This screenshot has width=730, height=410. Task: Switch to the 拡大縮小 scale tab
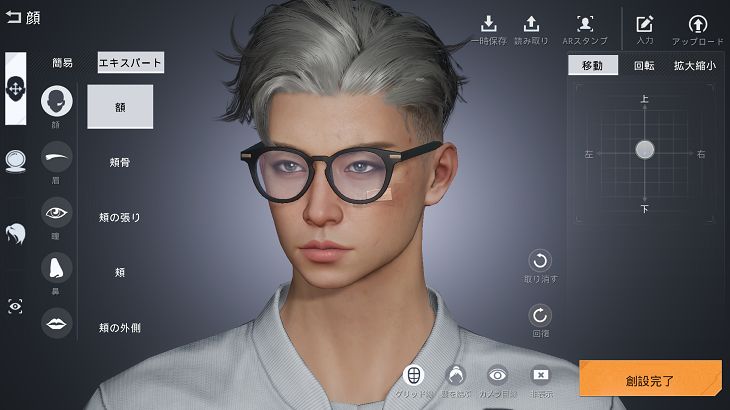point(693,66)
